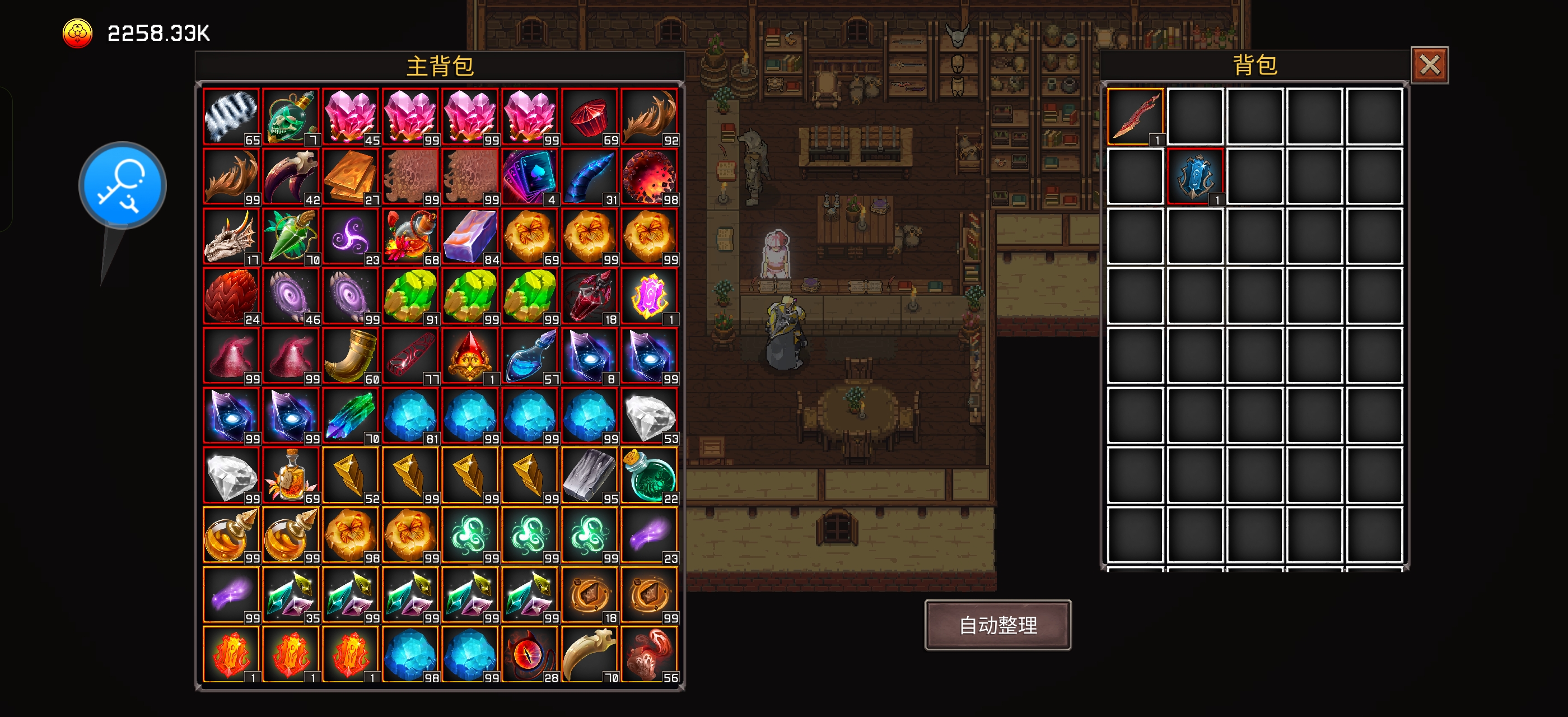Choose the blue potion flask stack of 57
Viewport: 1568px width, 717px height.
530,356
